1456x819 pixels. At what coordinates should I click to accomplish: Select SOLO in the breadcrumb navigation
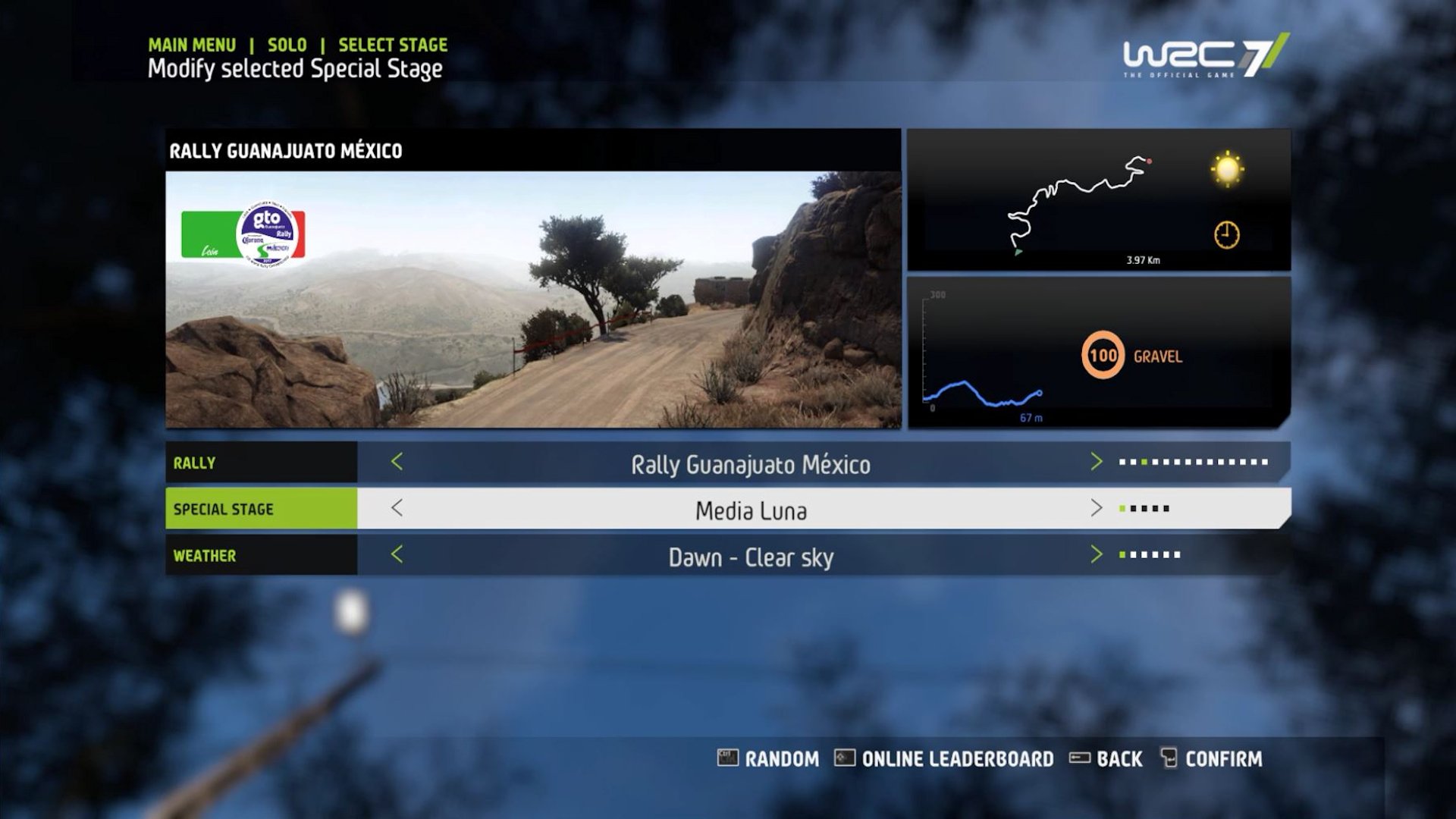(286, 45)
